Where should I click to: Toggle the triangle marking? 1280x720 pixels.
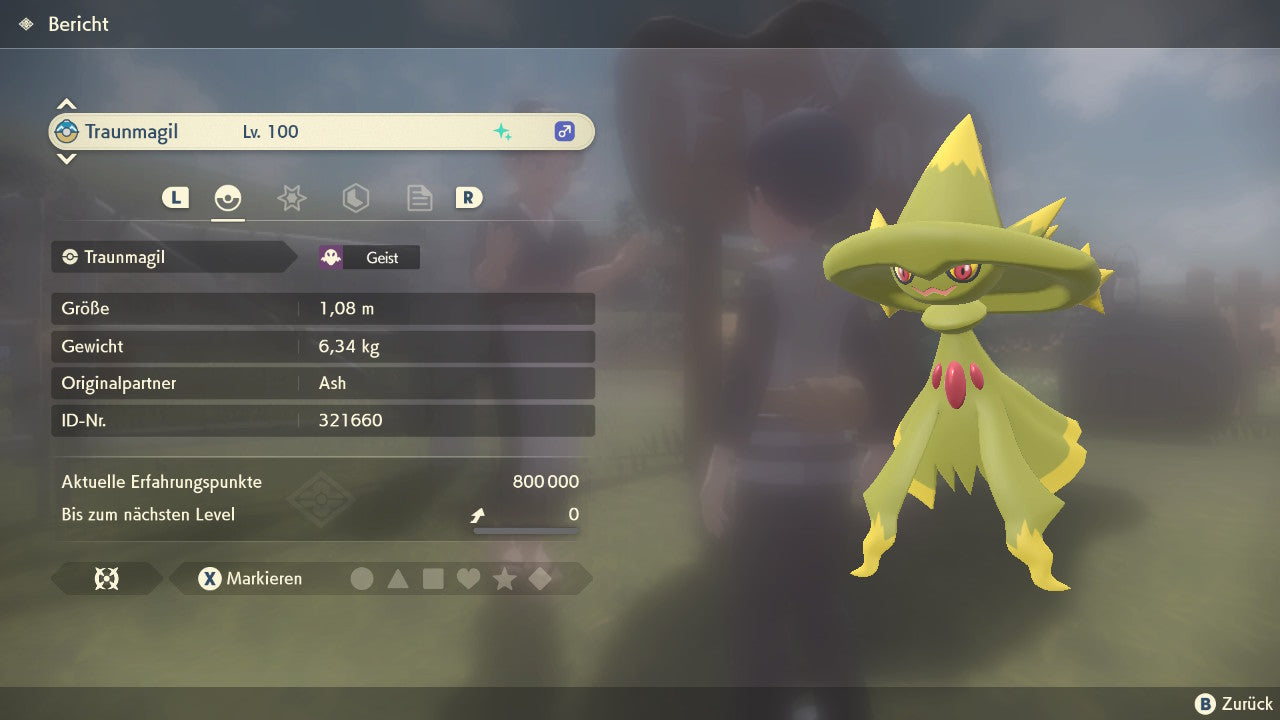click(x=398, y=578)
